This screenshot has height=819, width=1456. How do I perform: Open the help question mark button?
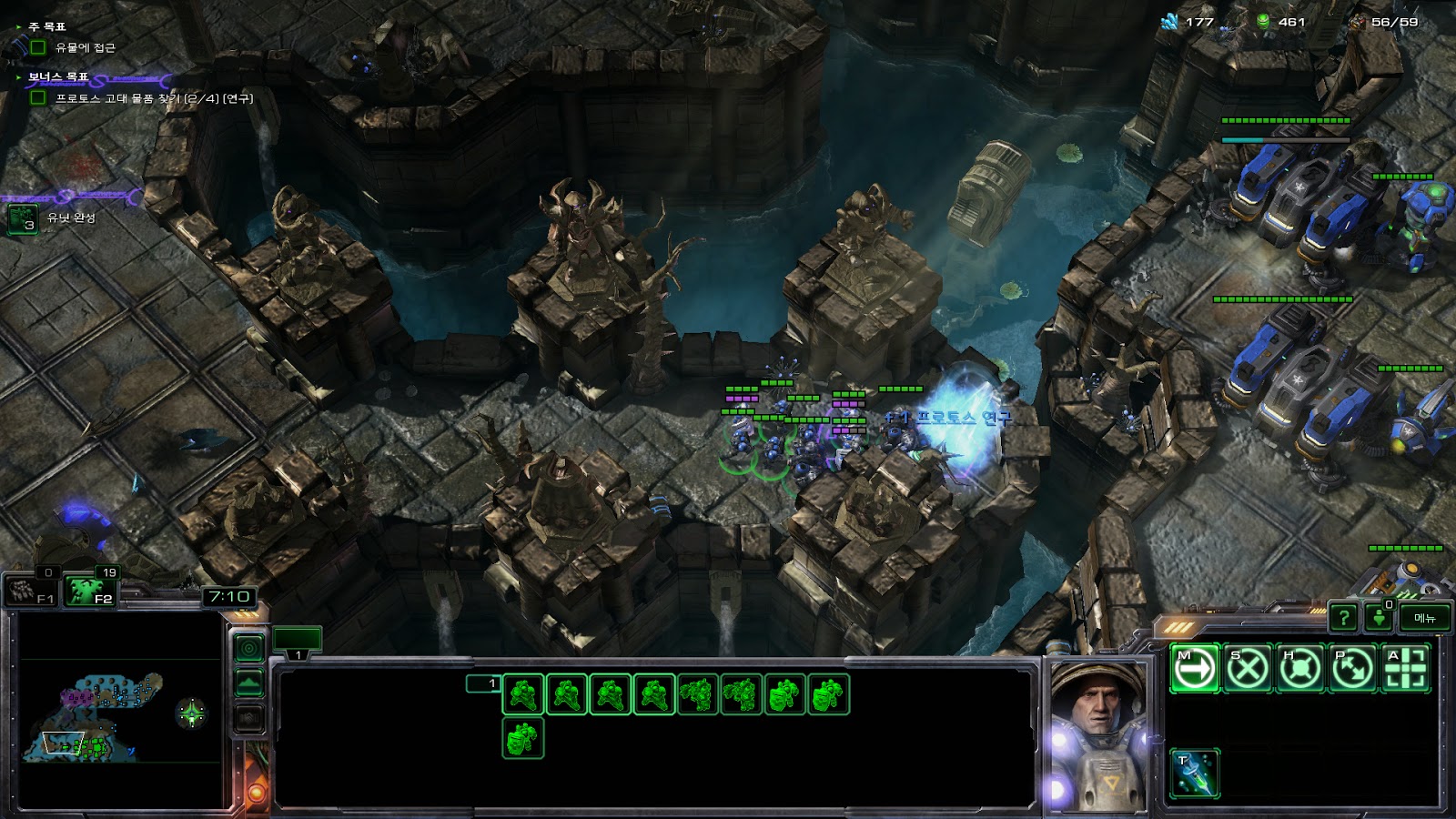(x=1343, y=618)
